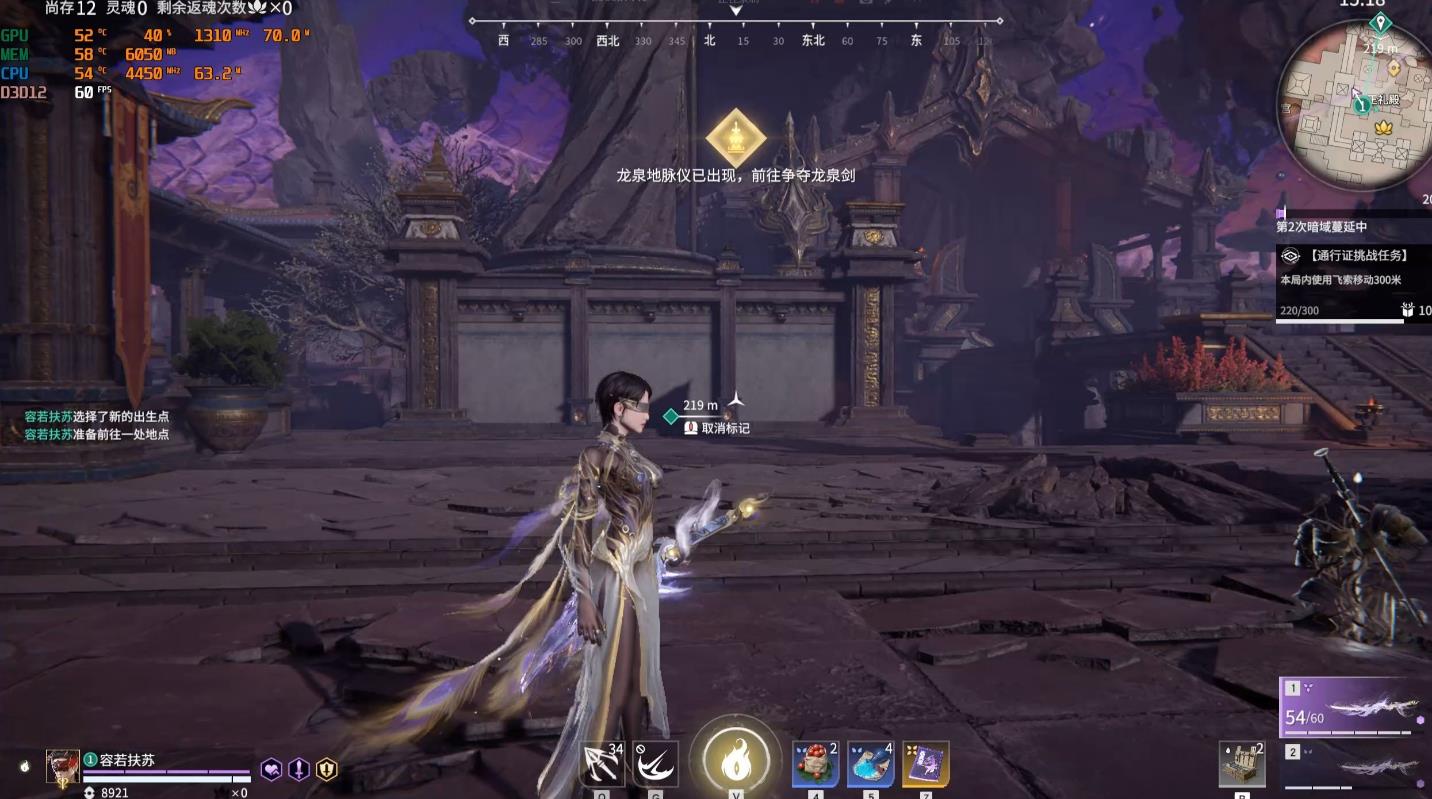Click the golden bell quest marker icon
This screenshot has width=1432, height=799.
pyautogui.click(x=737, y=137)
